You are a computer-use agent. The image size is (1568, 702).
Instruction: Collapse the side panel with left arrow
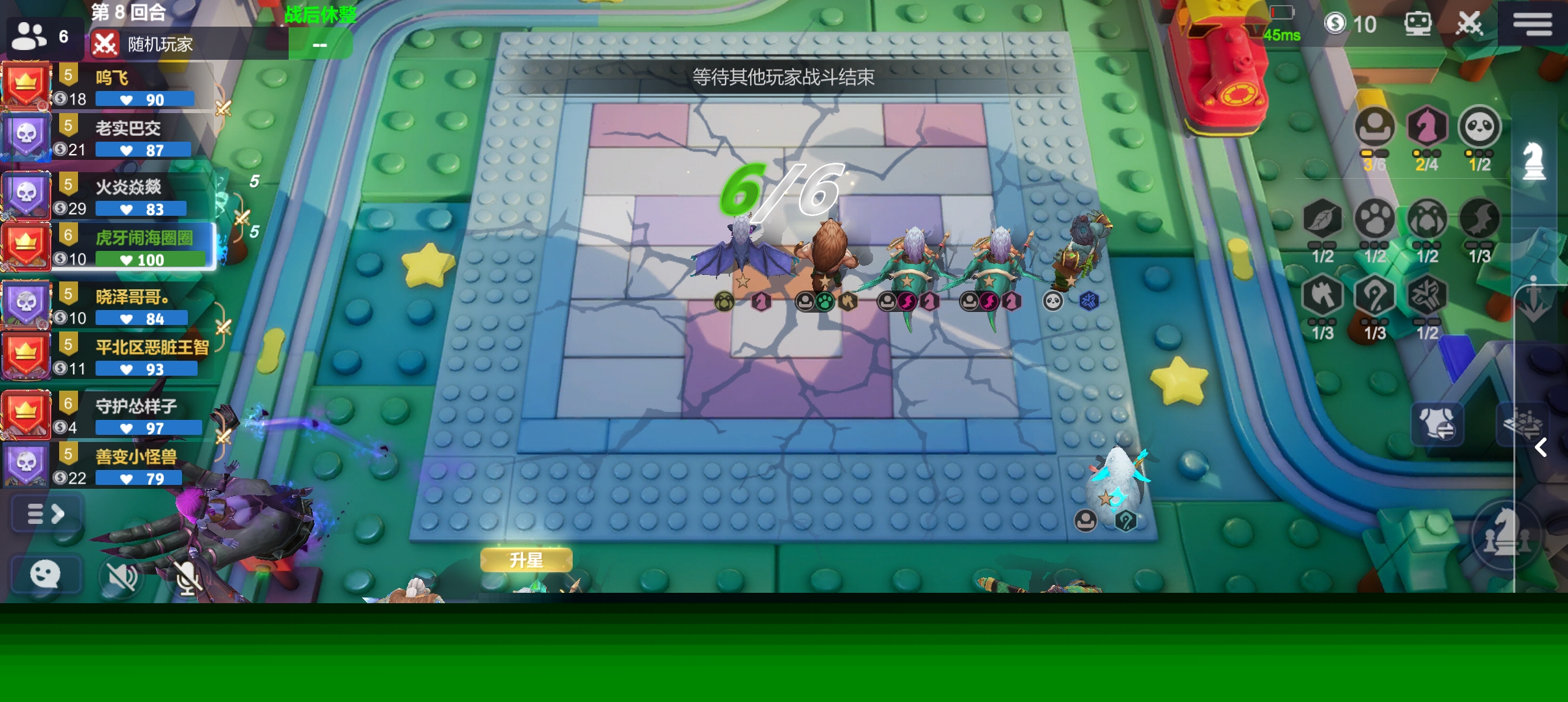(x=1540, y=447)
